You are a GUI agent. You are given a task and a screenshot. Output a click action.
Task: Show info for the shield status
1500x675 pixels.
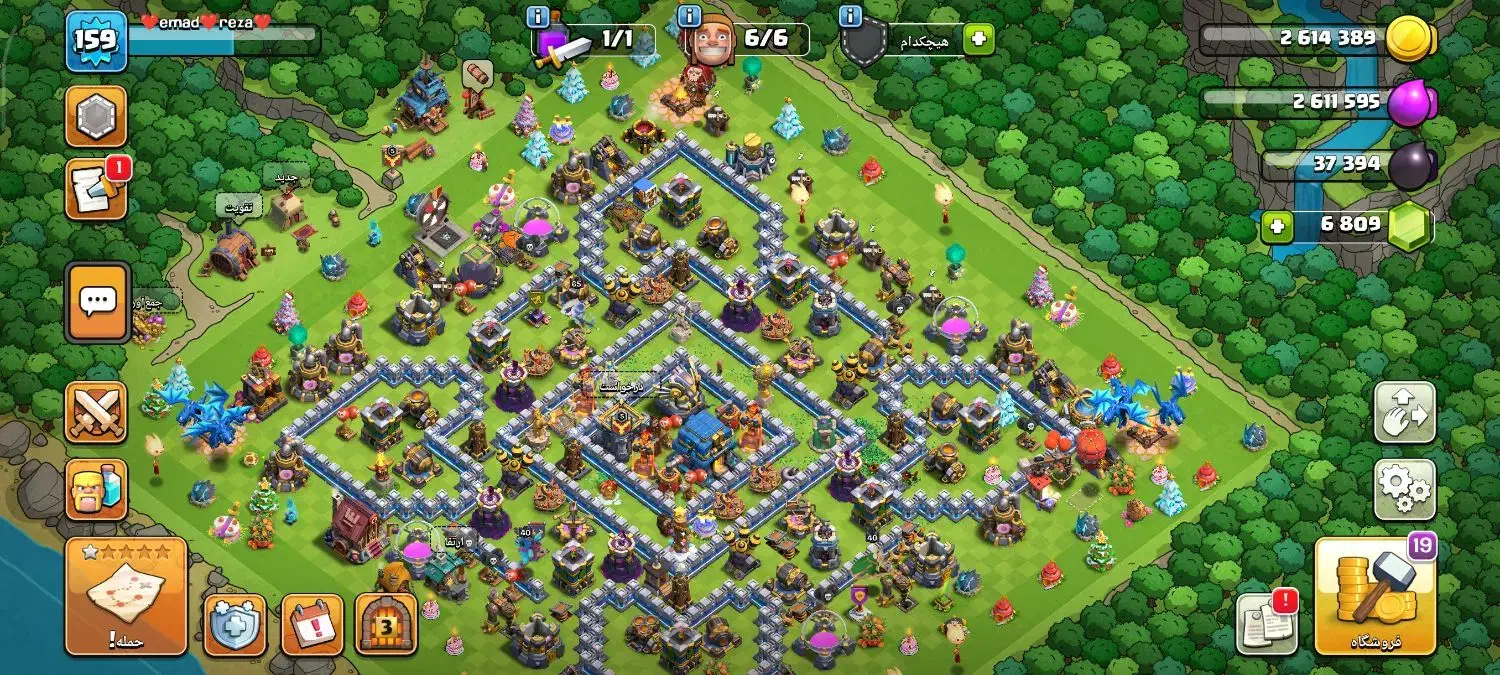pyautogui.click(x=851, y=17)
